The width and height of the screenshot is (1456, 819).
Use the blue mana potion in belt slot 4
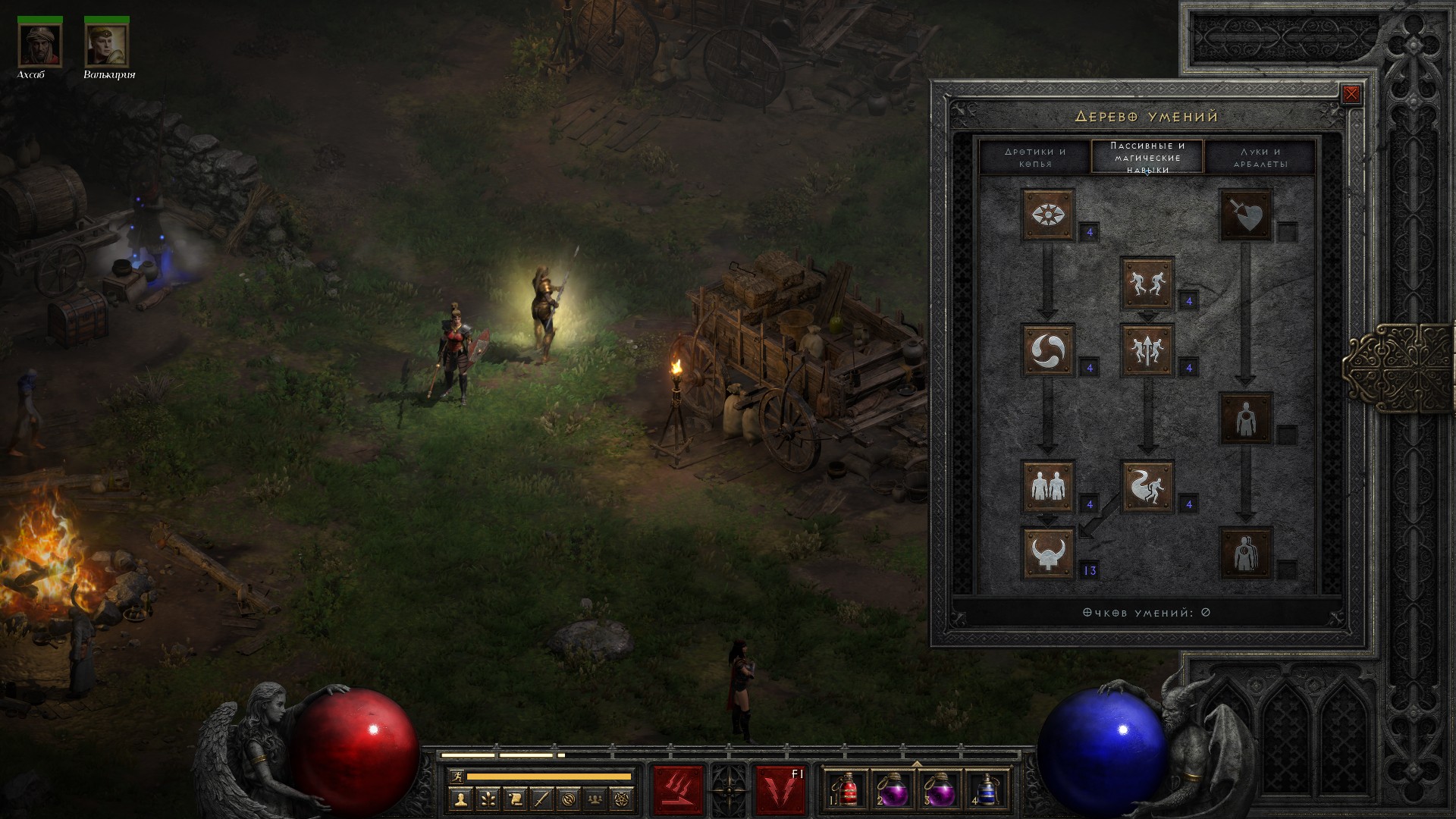pyautogui.click(x=987, y=790)
